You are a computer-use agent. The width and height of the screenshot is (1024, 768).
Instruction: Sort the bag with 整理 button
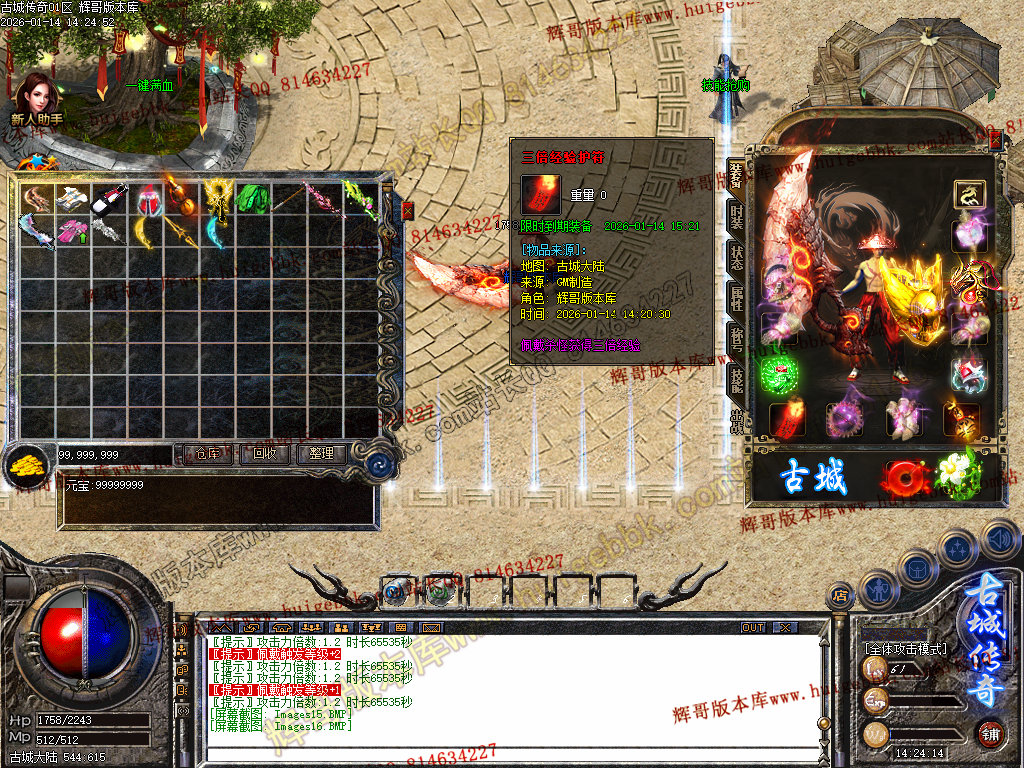[x=321, y=454]
